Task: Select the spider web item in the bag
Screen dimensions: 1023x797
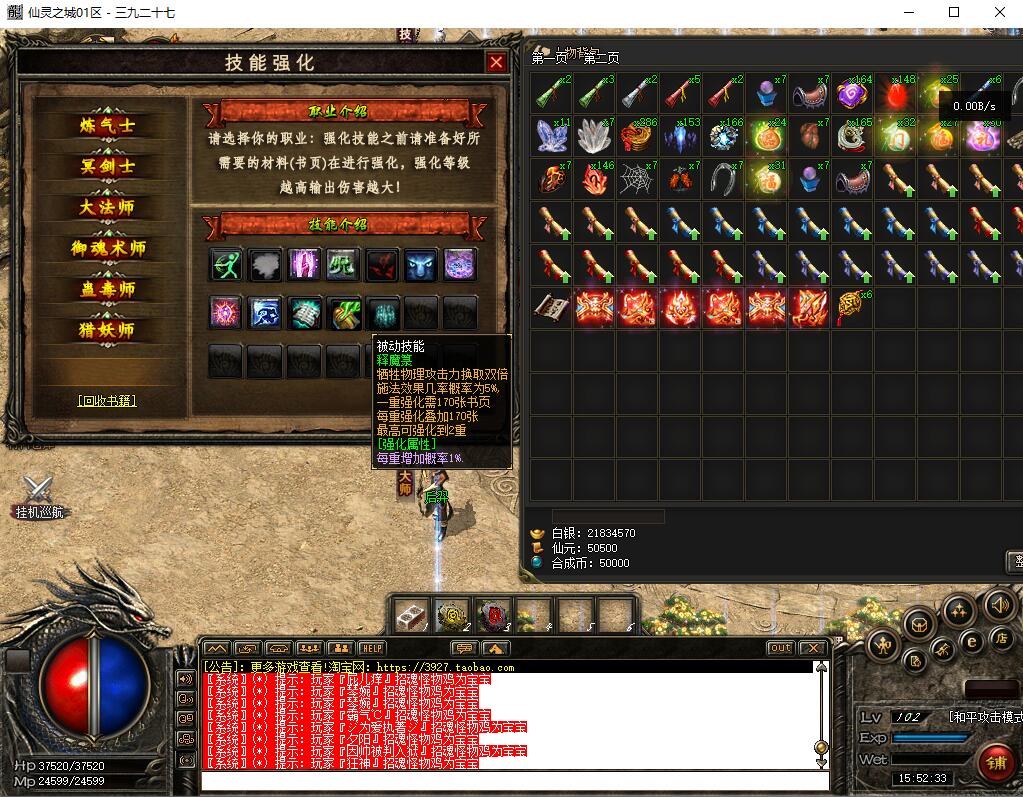Action: (636, 179)
